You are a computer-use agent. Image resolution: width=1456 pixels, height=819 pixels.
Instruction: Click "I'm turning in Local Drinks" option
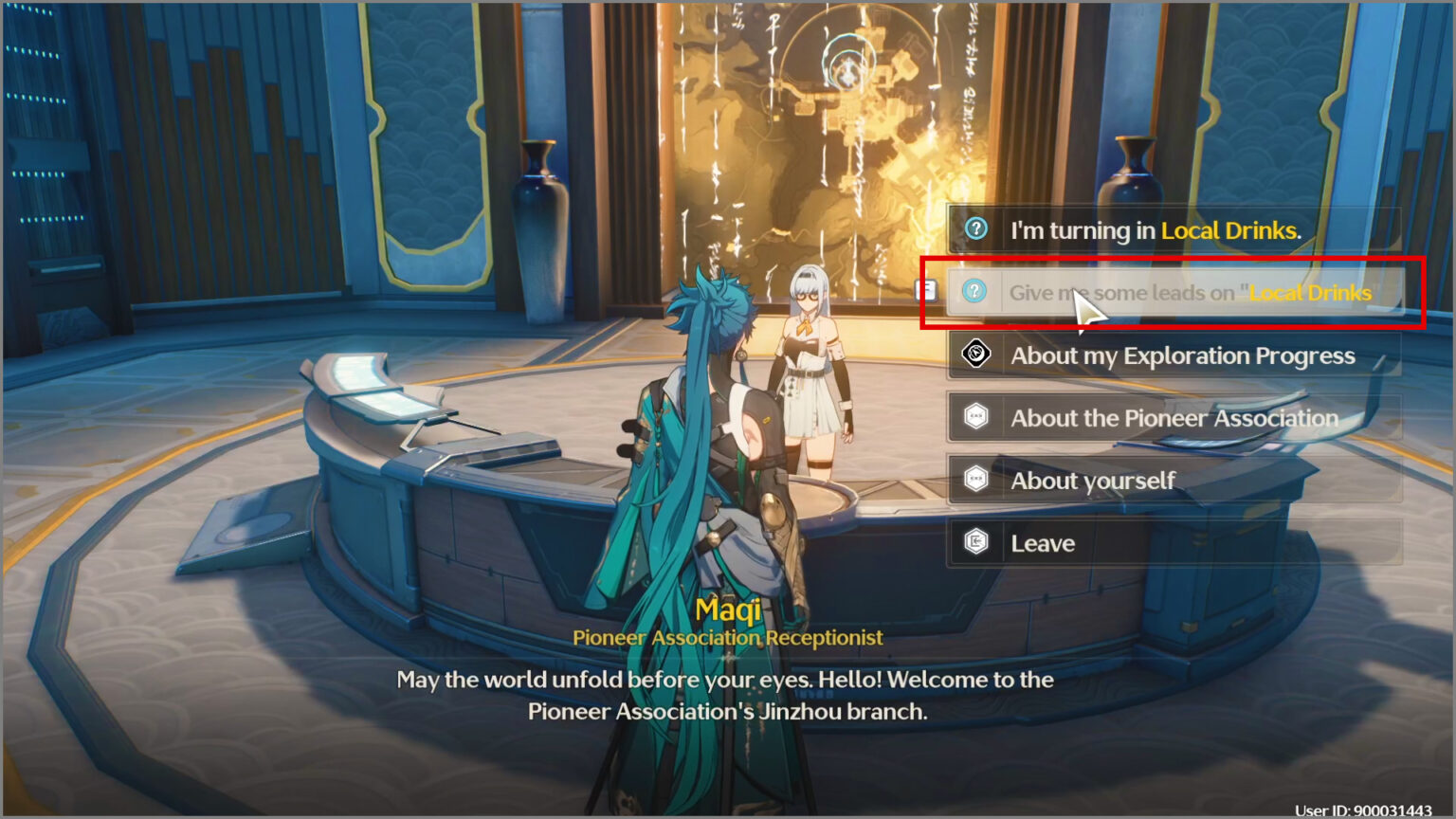[x=1156, y=228]
